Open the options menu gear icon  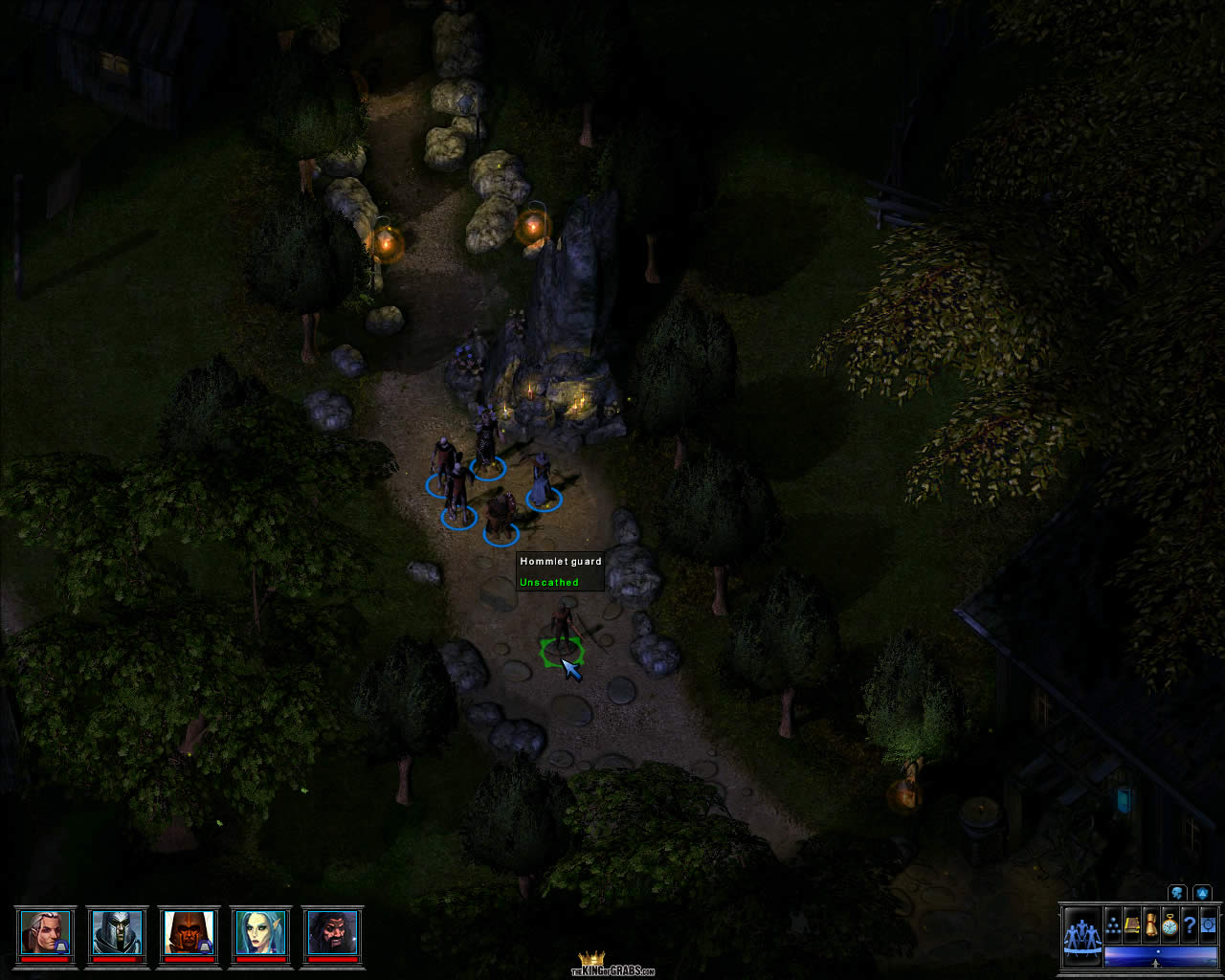tap(1208, 925)
